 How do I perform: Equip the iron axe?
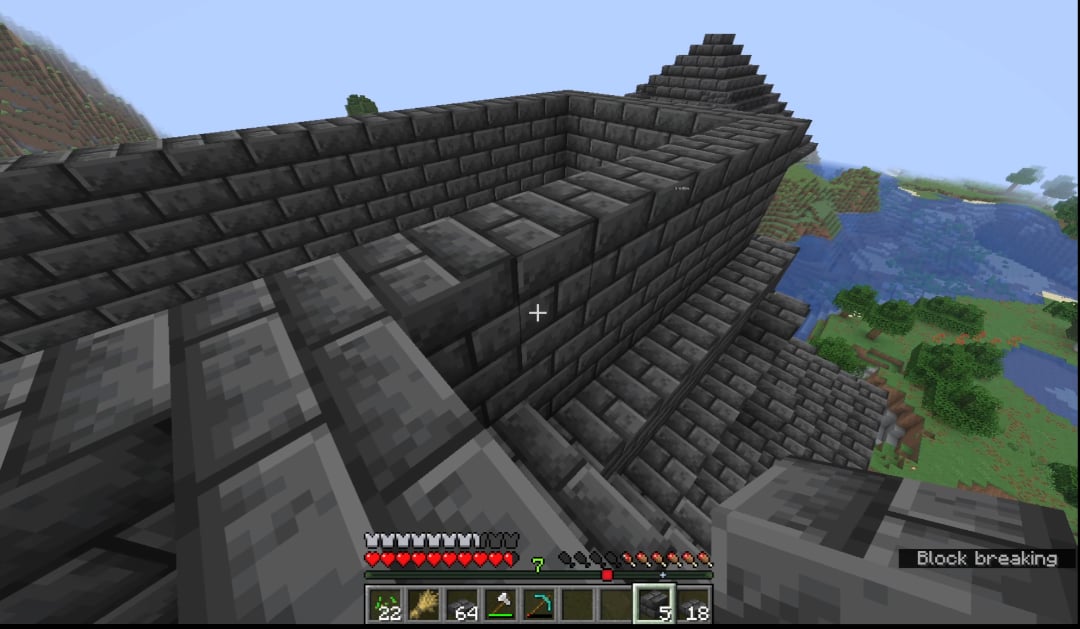(x=499, y=605)
